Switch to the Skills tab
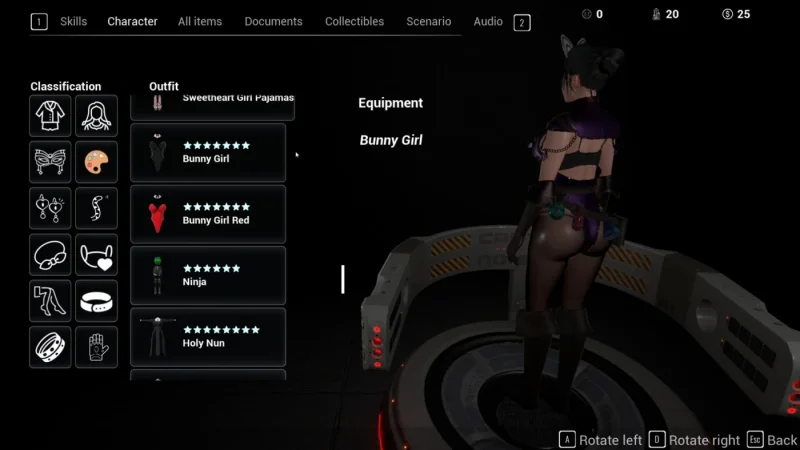 pos(73,21)
